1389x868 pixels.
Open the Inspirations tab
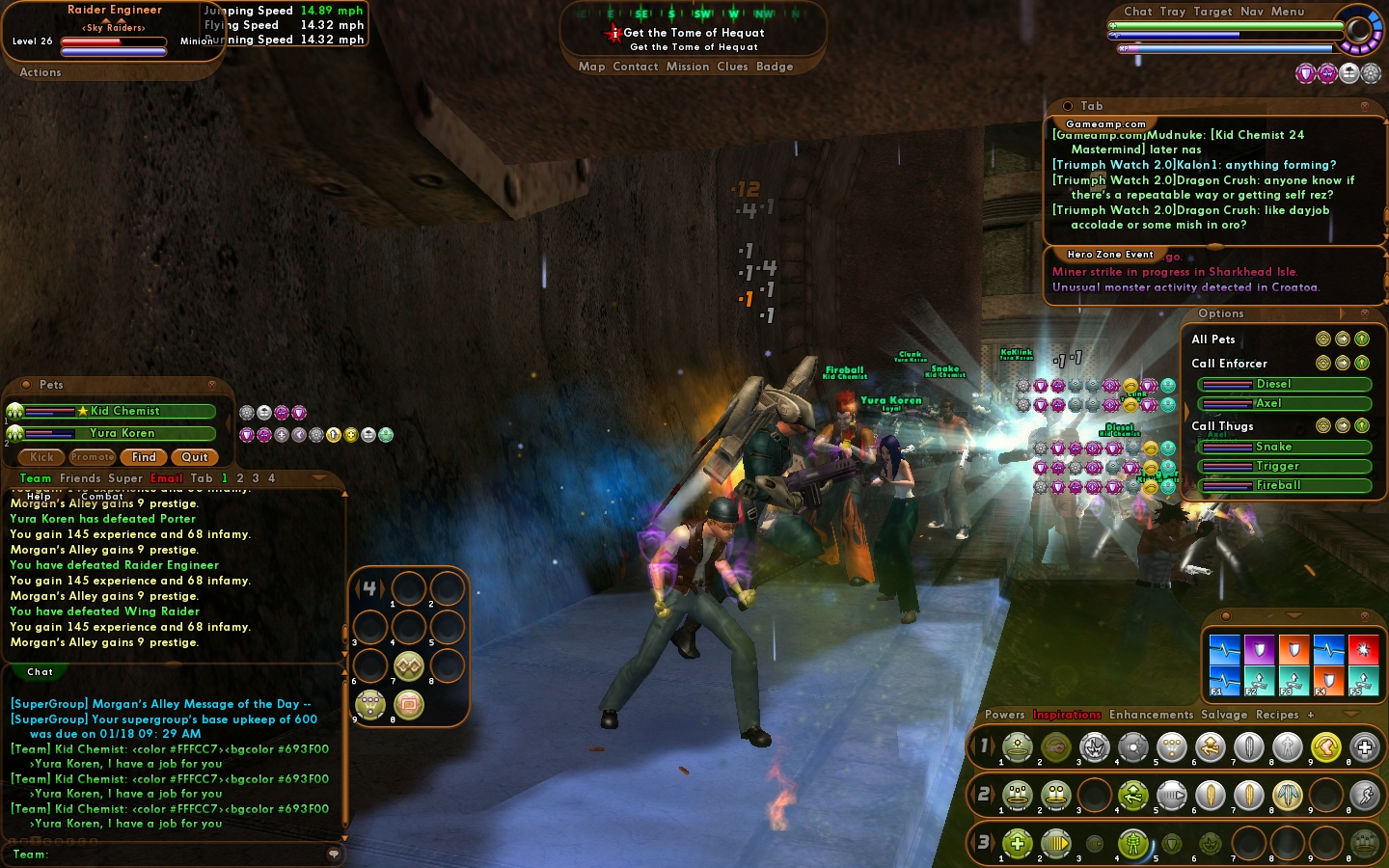pos(1066,715)
